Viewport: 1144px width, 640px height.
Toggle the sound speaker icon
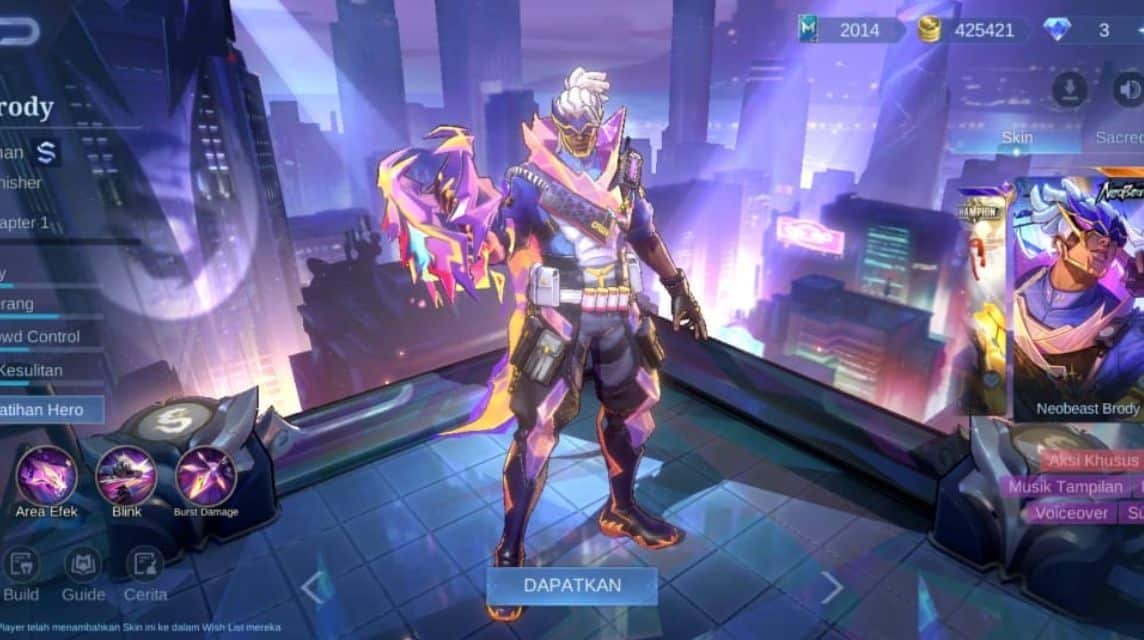(x=1128, y=90)
